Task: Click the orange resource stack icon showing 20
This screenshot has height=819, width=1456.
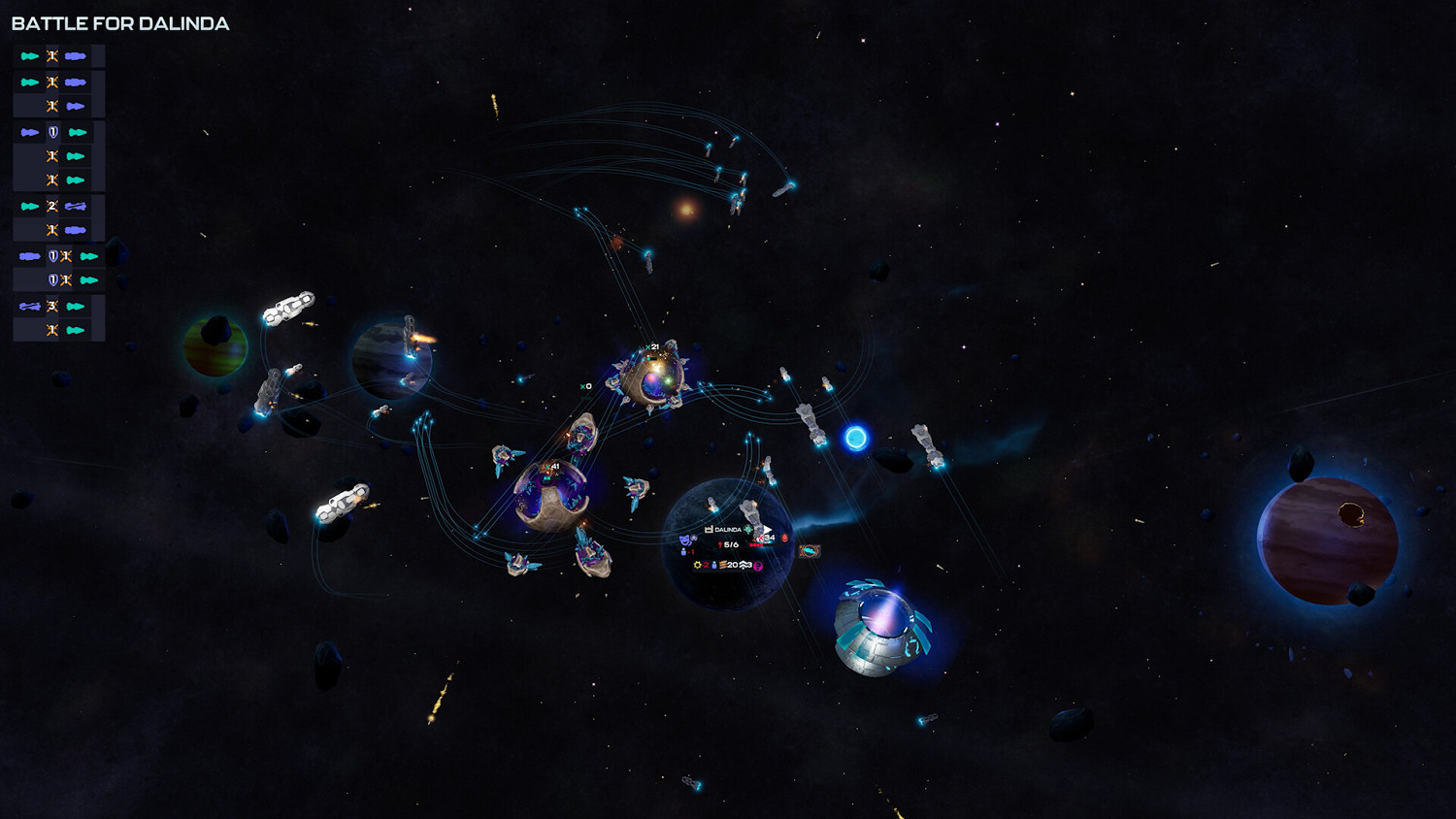Action: pos(724,565)
